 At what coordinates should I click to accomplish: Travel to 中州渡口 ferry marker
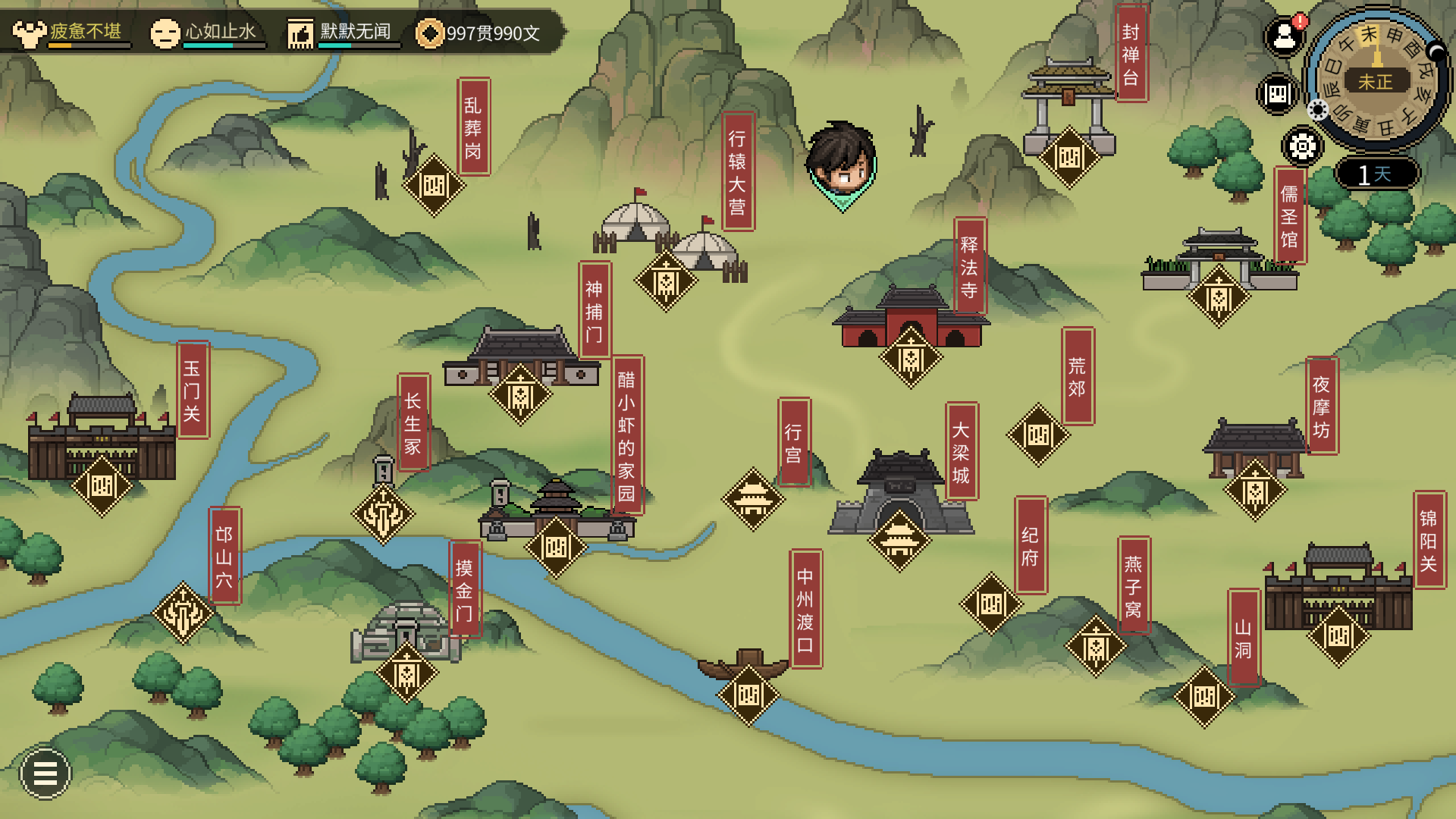748,695
